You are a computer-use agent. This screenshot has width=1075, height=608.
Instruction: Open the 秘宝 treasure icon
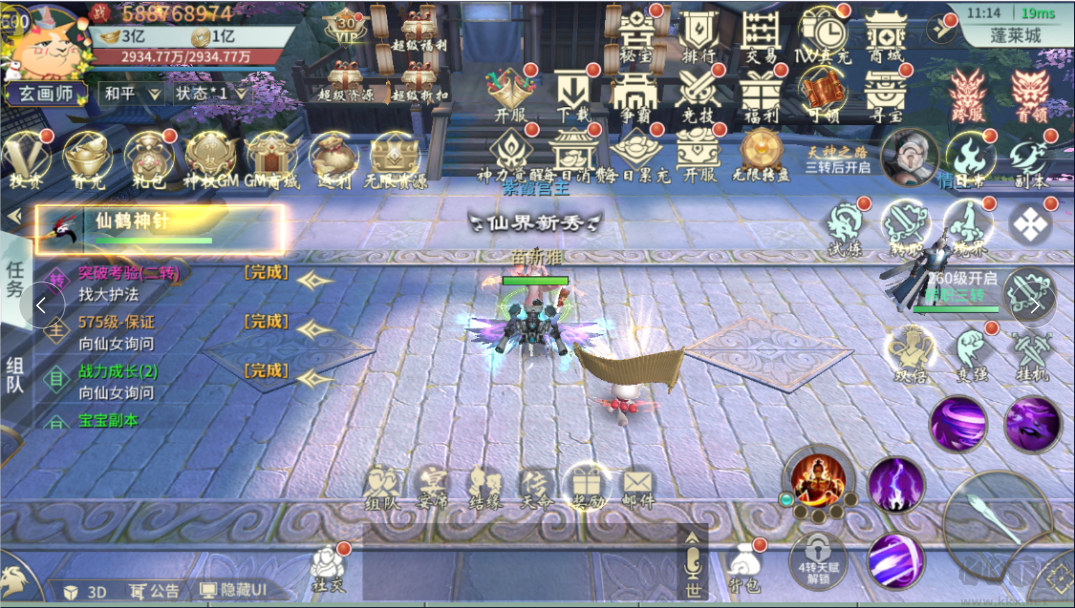tap(635, 38)
